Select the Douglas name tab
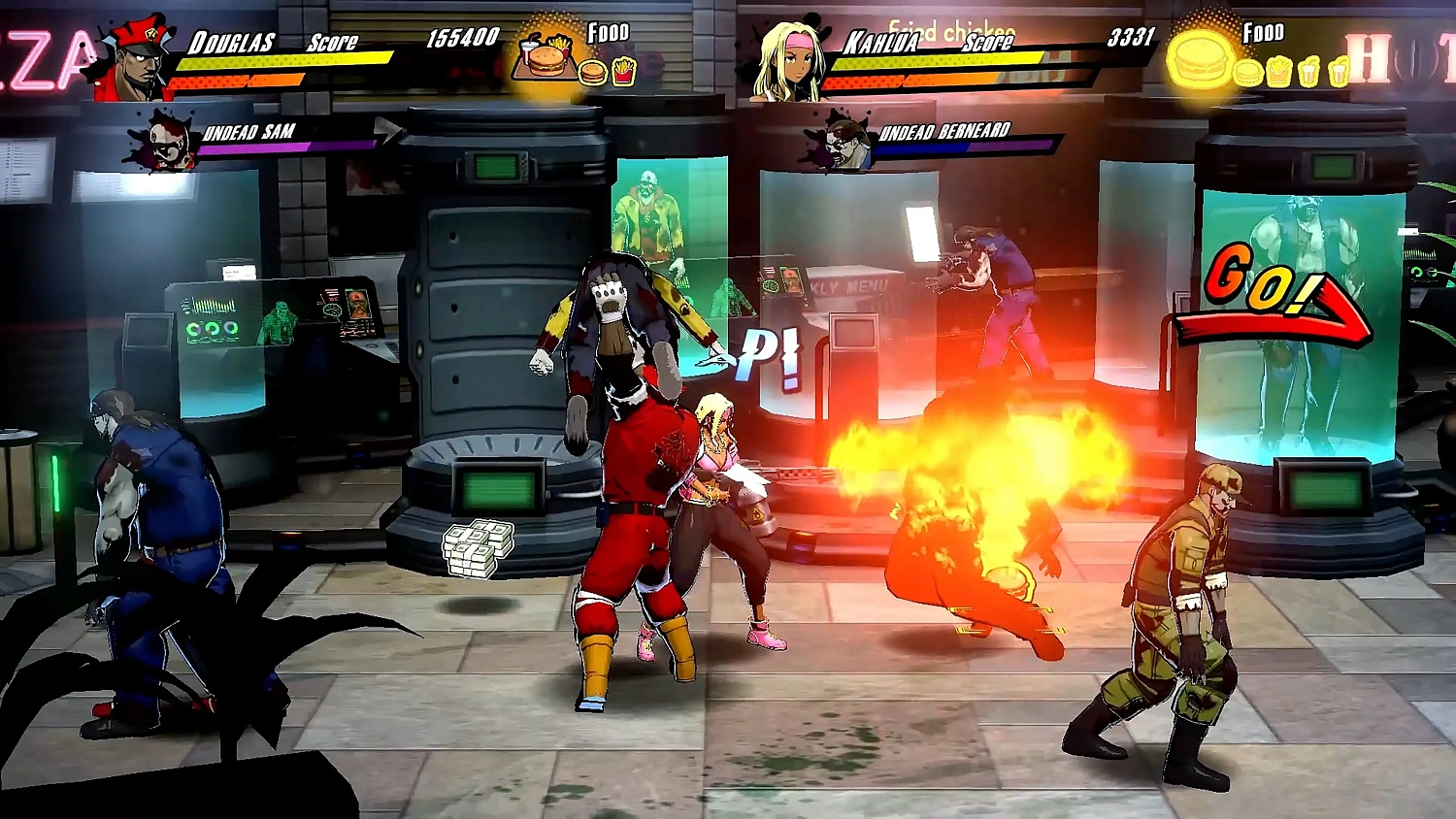This screenshot has width=1456, height=819. 231,41
